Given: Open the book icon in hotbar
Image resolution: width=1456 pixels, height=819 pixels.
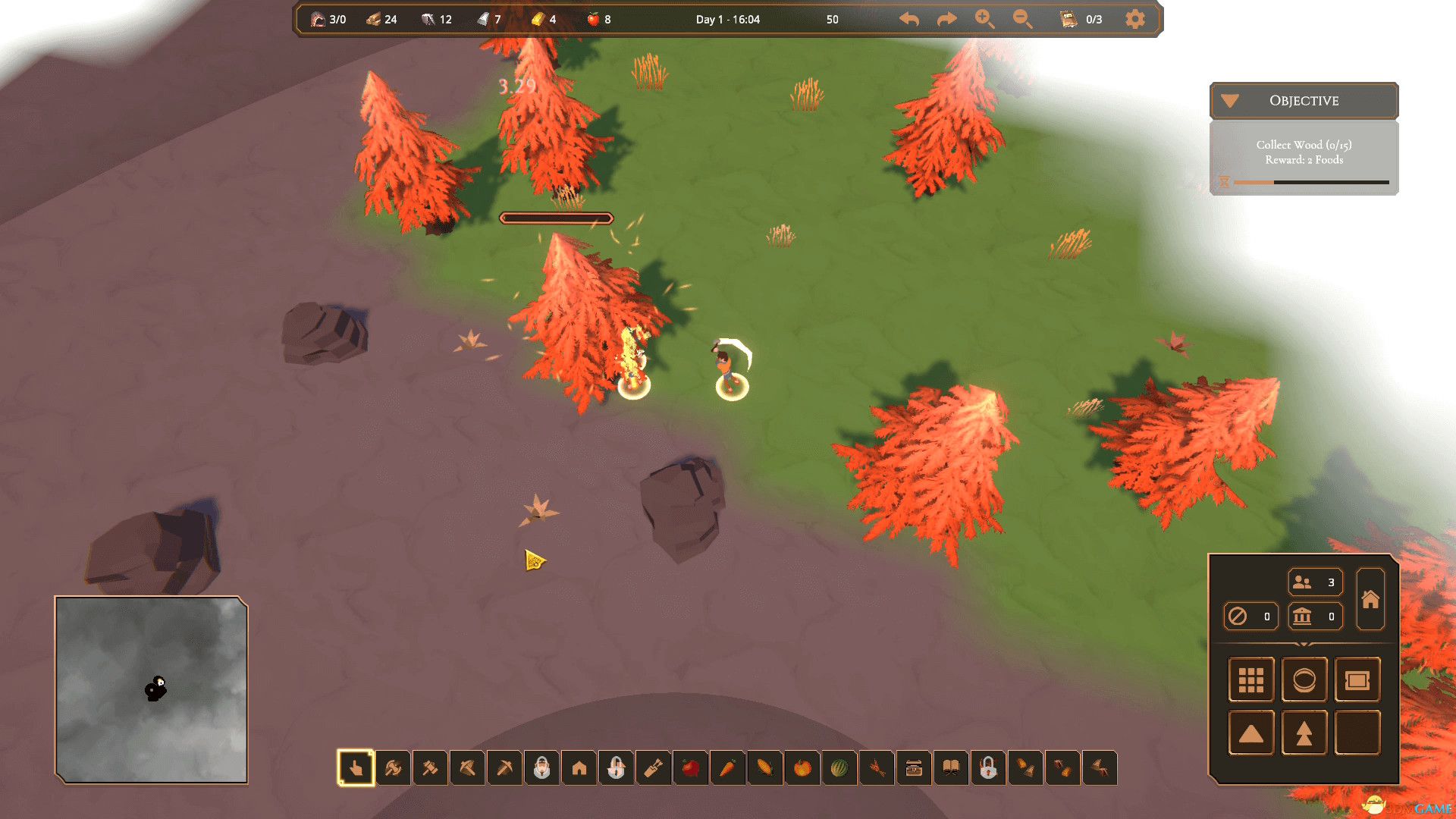Looking at the screenshot, I should click(951, 768).
